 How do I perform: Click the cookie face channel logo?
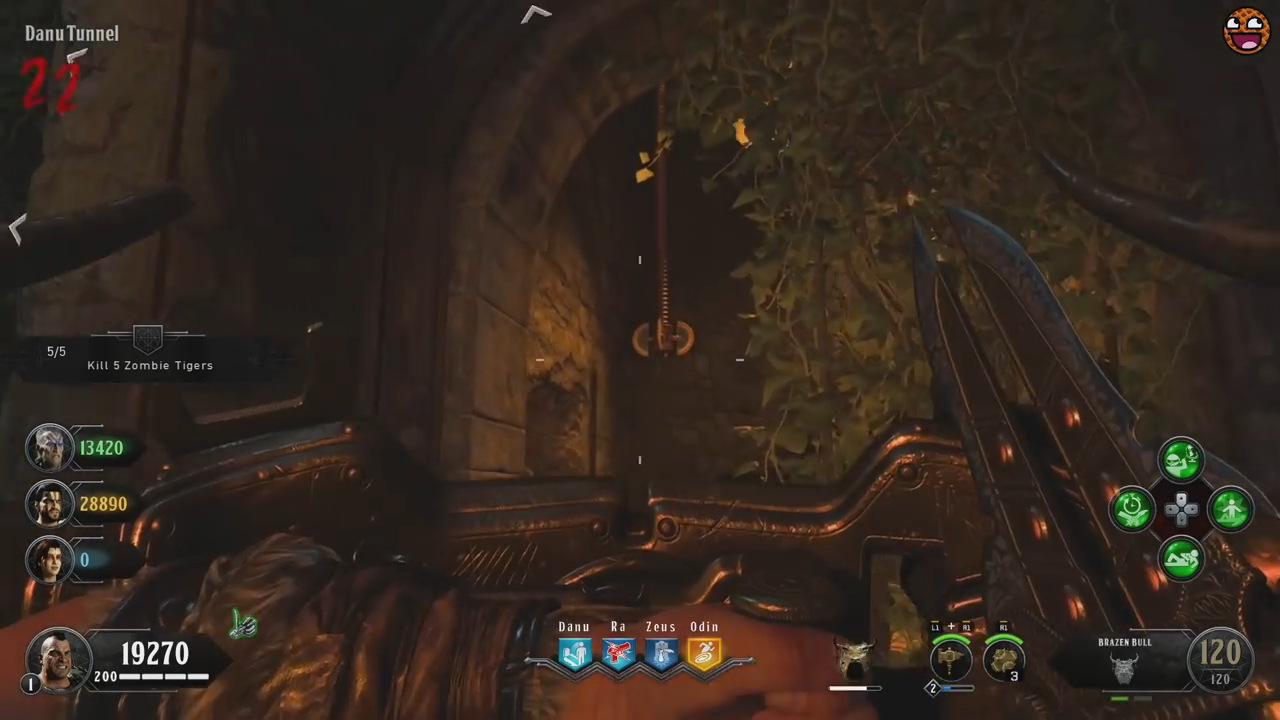click(1246, 31)
